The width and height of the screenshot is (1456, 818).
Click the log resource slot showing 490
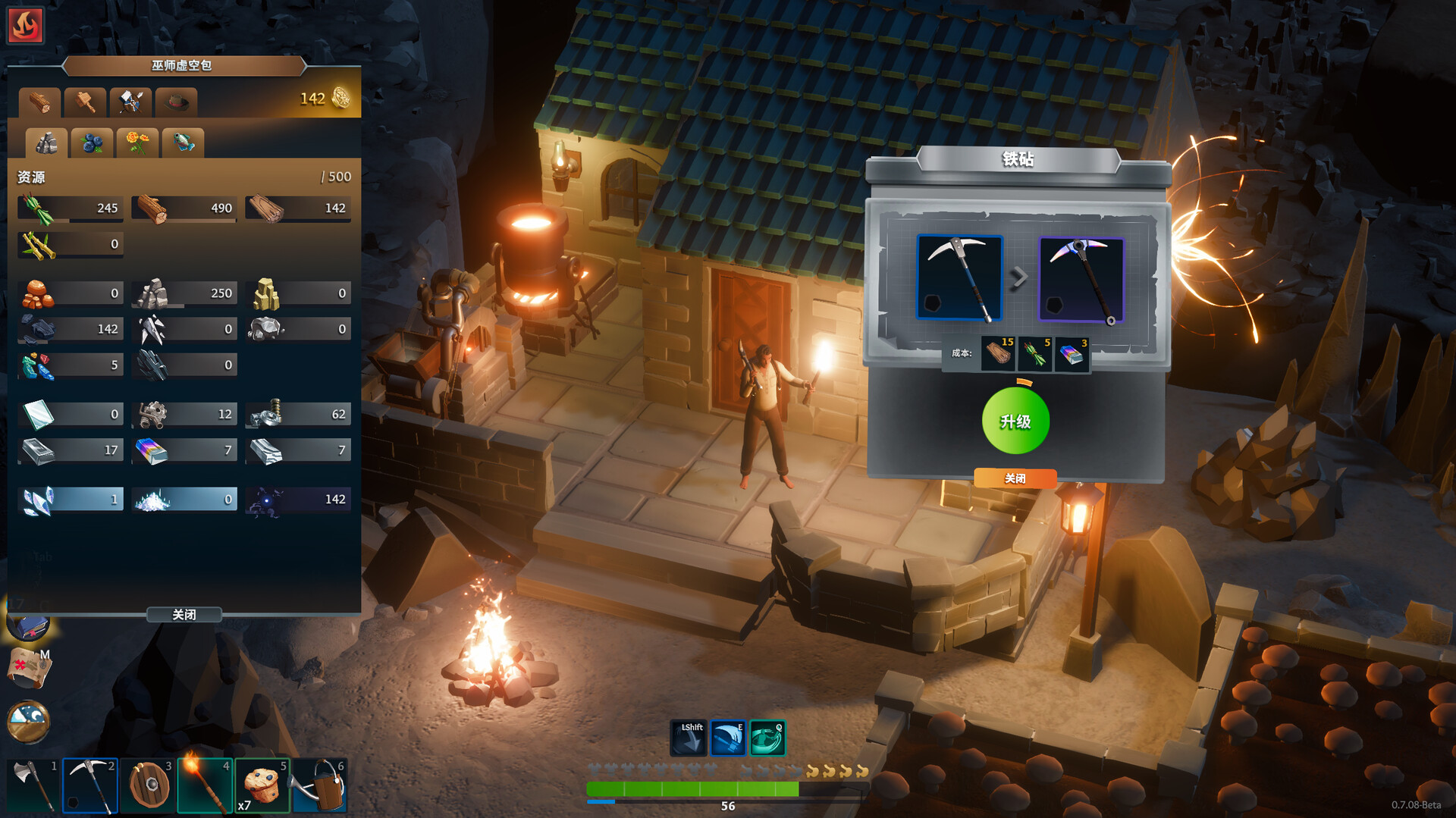[184, 208]
